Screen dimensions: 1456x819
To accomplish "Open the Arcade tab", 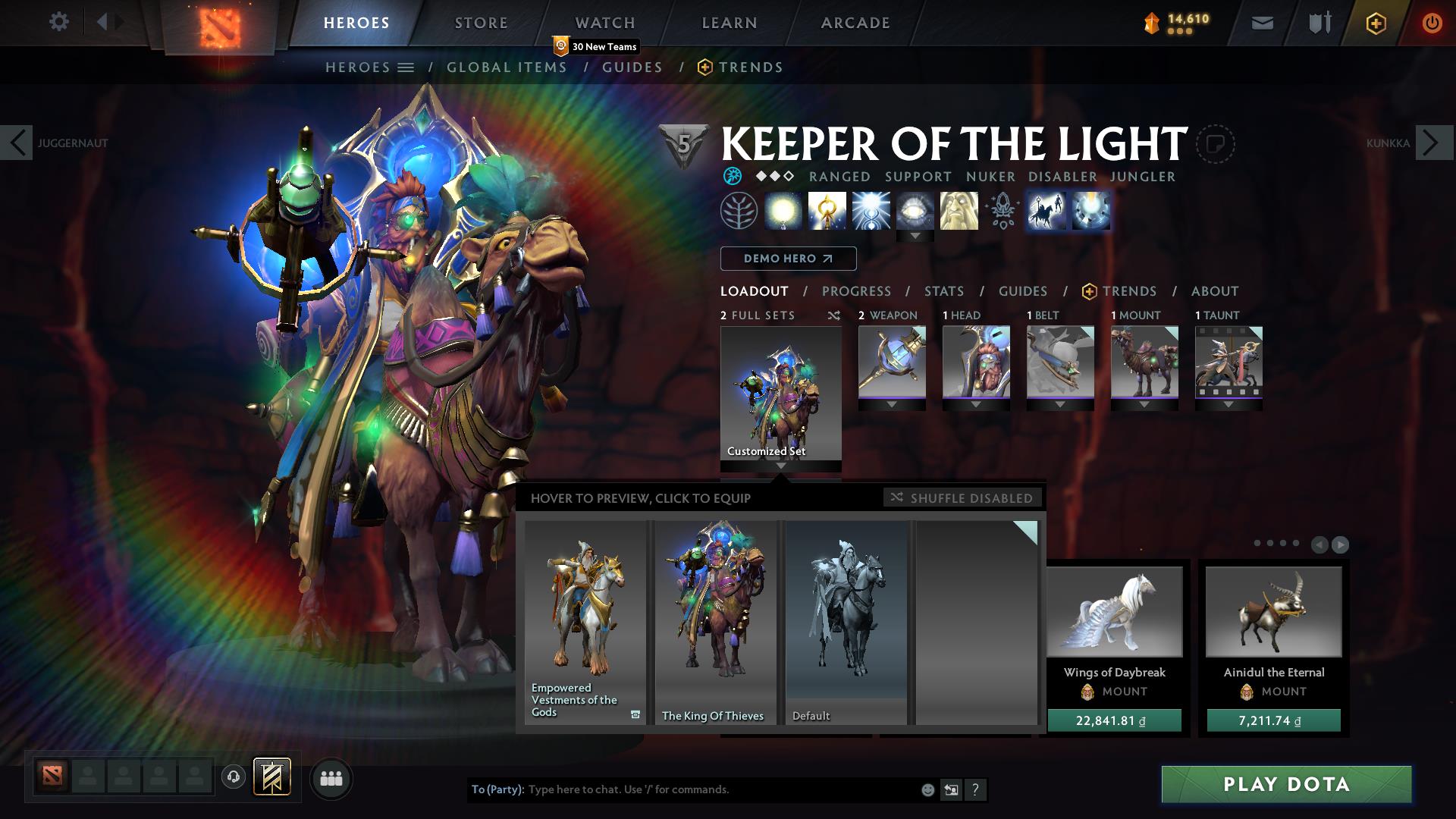I will point(855,23).
